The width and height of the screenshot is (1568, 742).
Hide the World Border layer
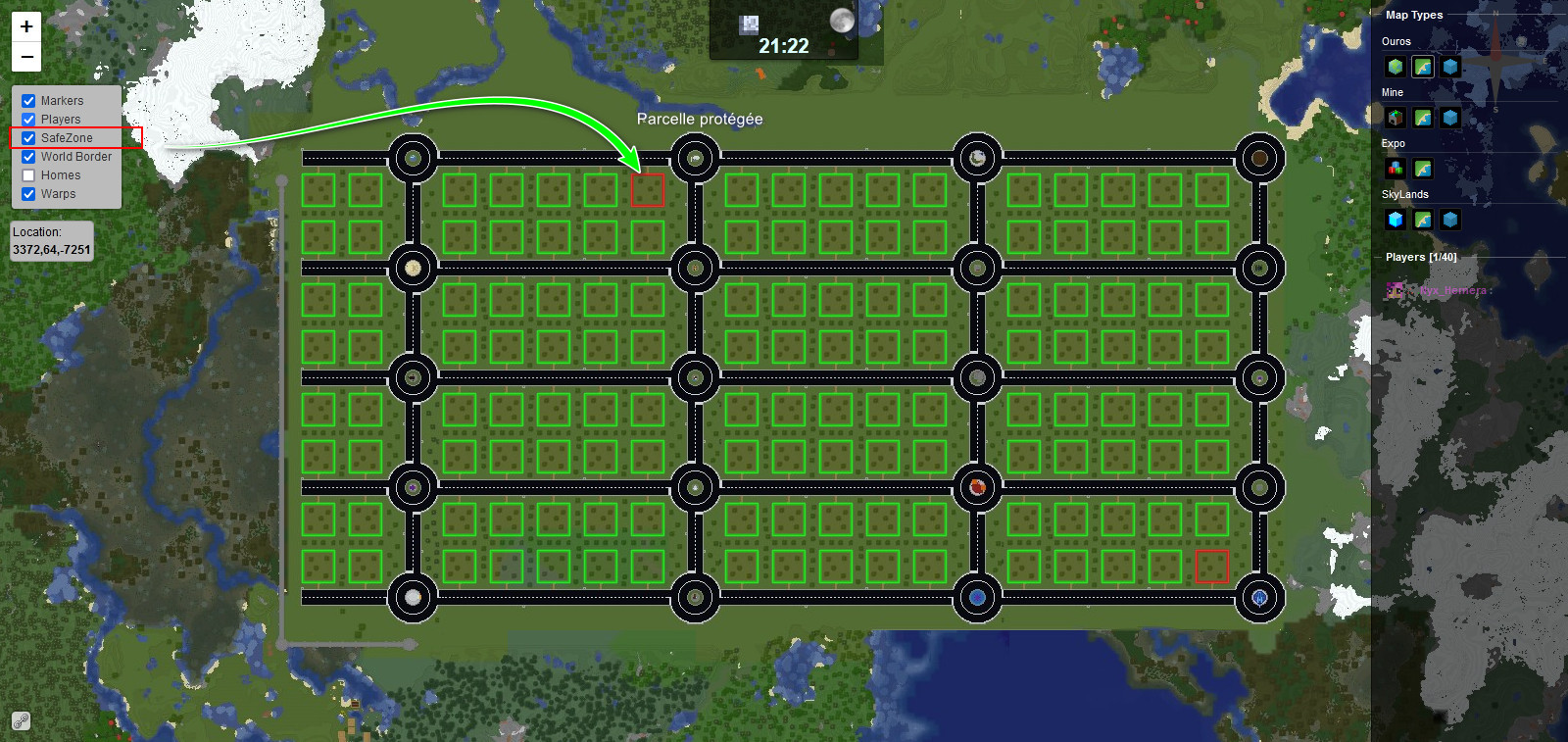click(x=28, y=157)
